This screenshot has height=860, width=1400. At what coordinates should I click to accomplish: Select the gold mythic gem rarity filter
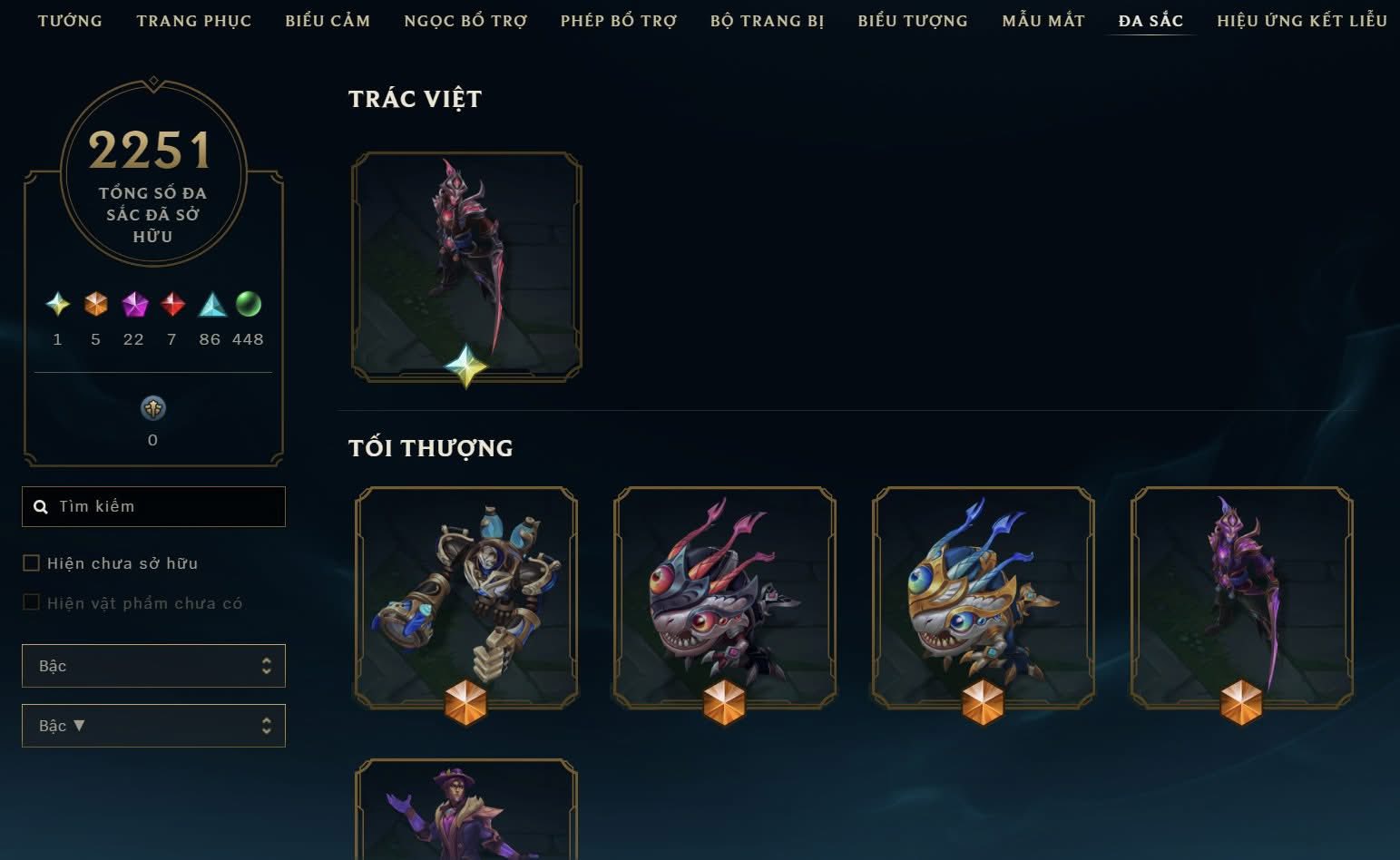[57, 306]
